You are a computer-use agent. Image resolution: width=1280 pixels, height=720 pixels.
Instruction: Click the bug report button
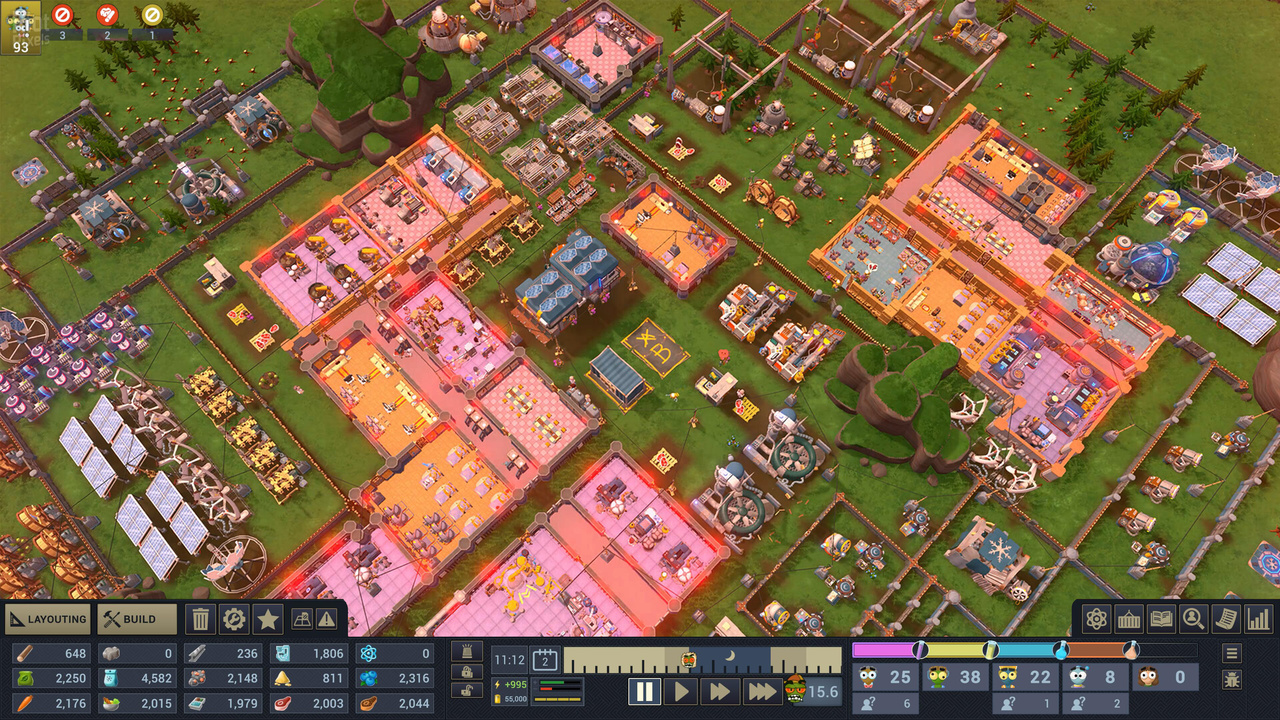tap(1232, 680)
